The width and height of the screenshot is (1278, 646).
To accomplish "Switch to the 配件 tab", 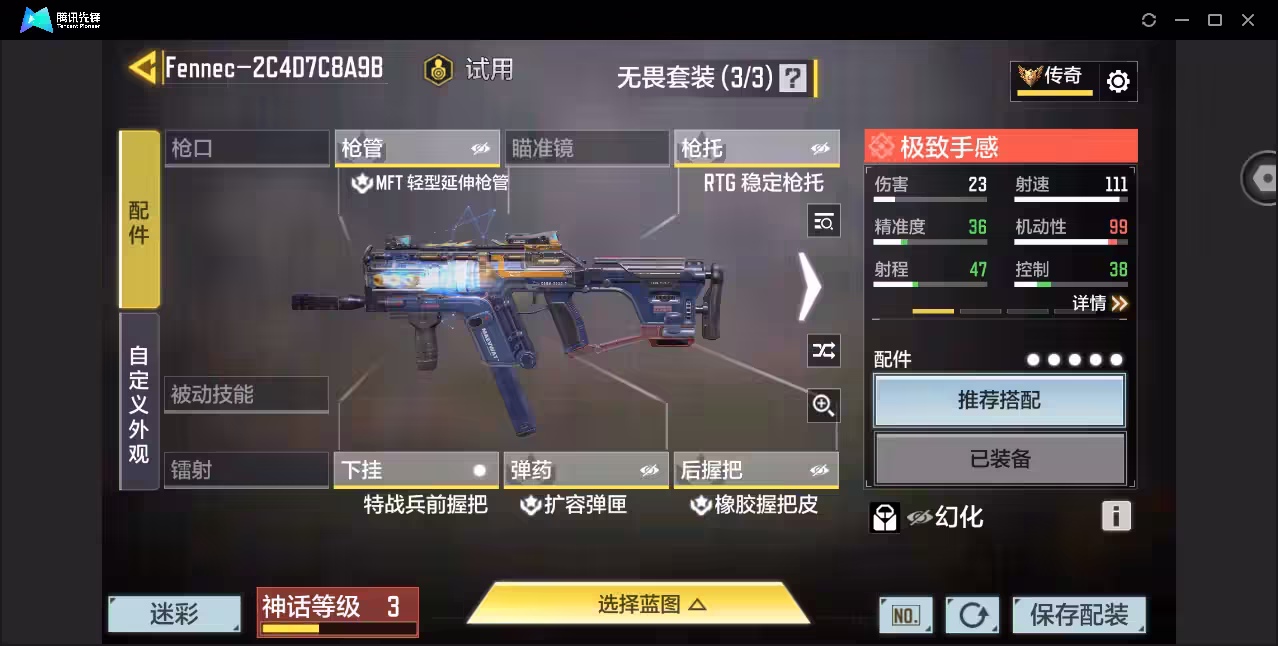I will [139, 219].
